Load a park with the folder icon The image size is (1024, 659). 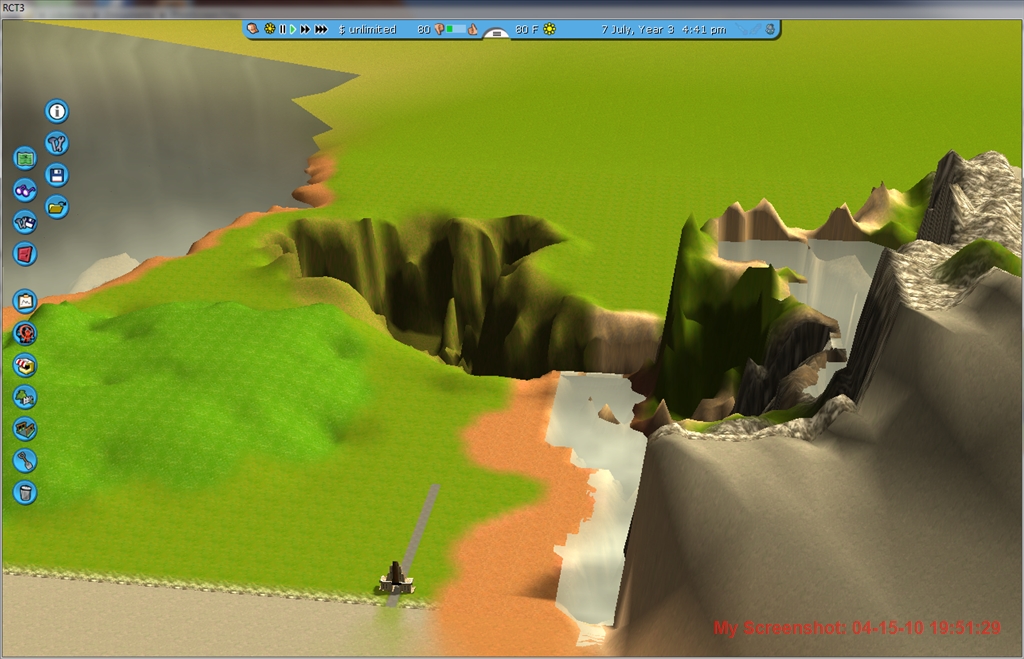[57, 207]
